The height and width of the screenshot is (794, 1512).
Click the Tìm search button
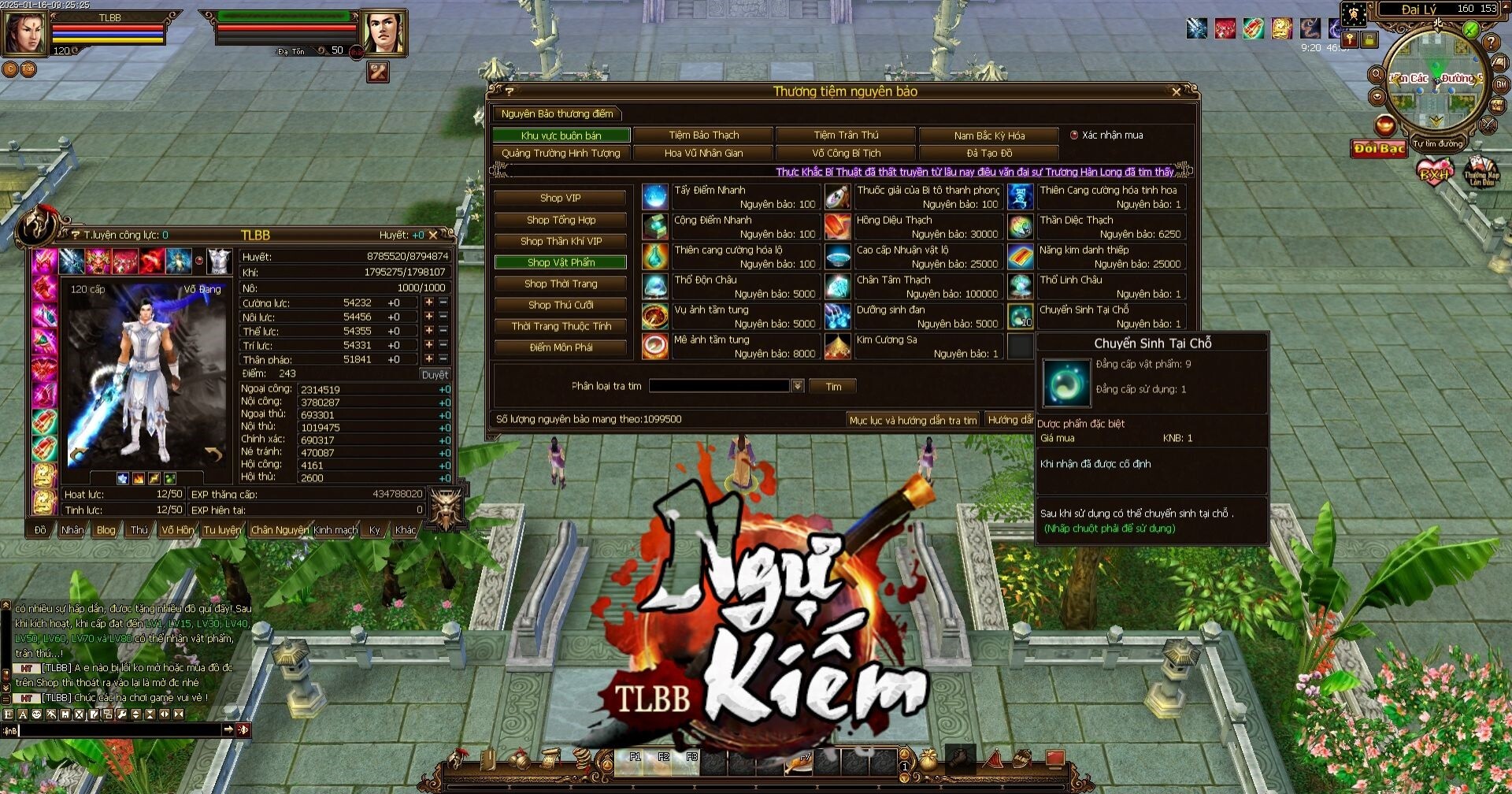point(833,387)
